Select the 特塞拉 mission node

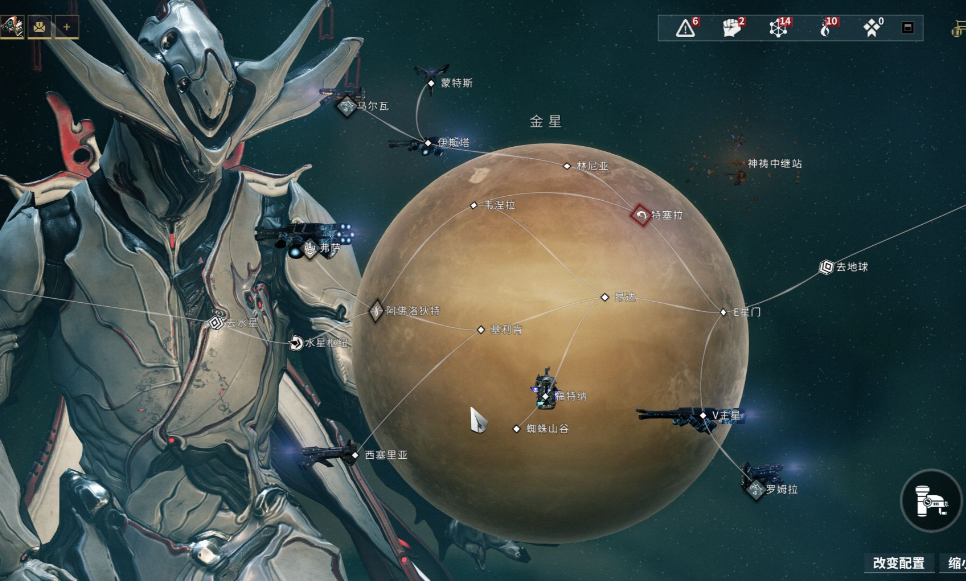point(641,214)
